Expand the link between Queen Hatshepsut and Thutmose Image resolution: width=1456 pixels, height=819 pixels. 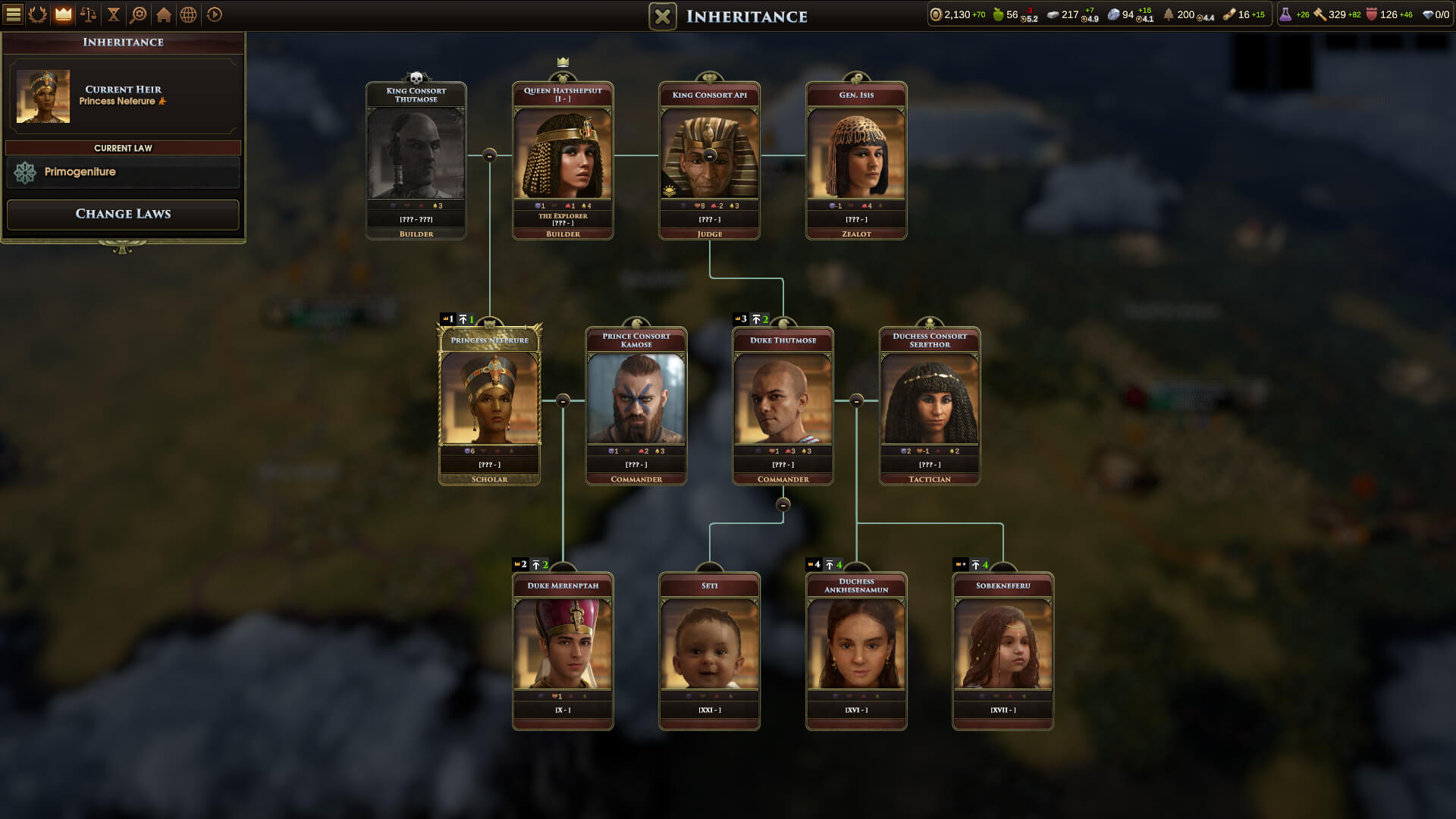(x=489, y=154)
